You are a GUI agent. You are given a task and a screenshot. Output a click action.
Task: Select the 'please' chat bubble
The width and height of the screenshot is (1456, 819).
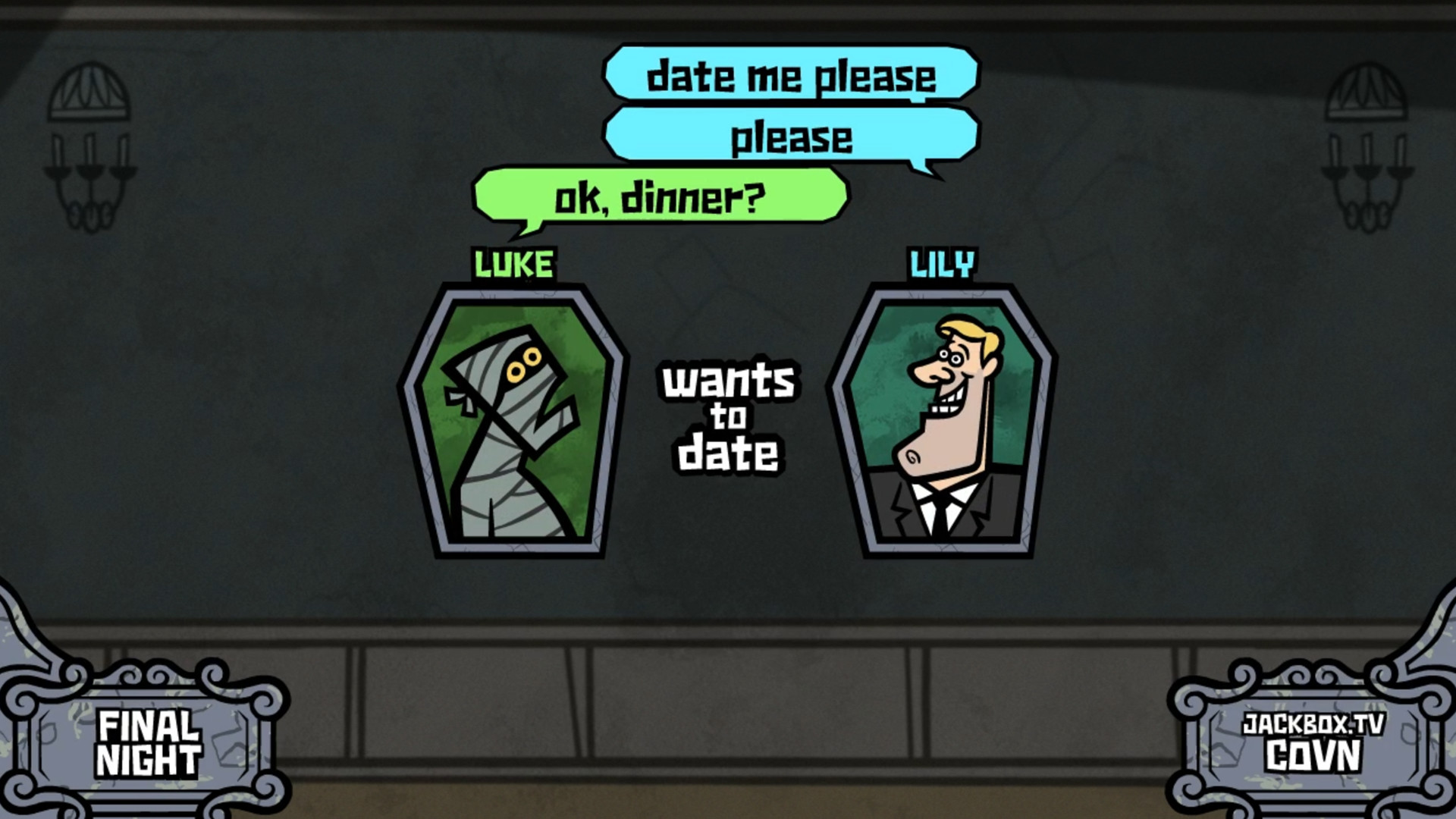792,136
